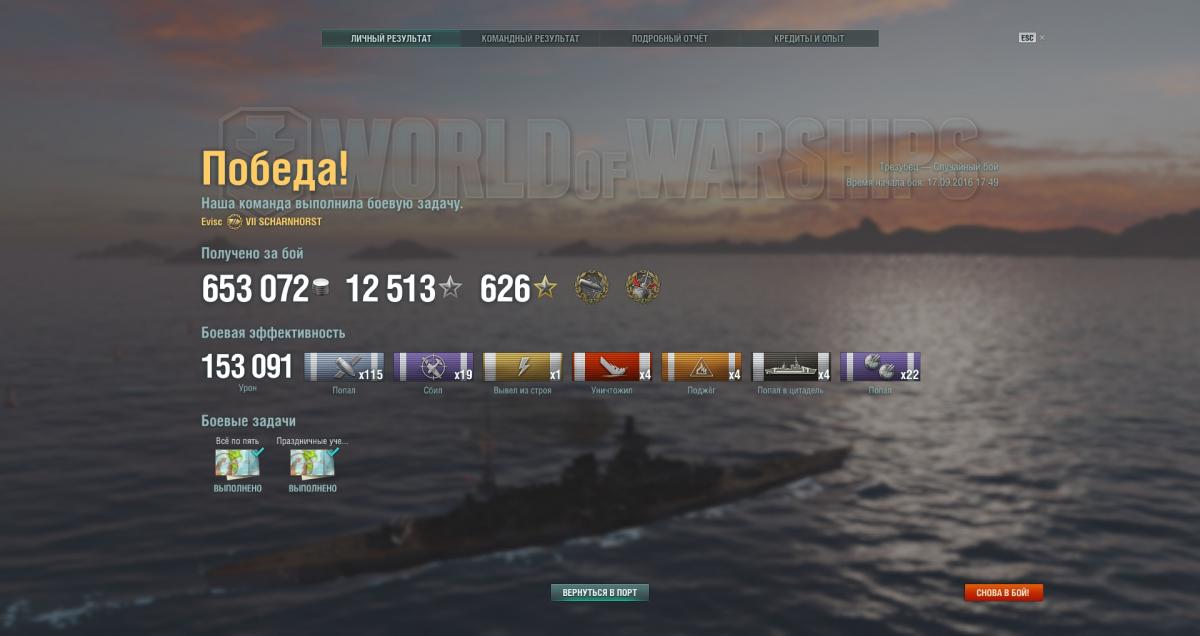Open the Командный результат tab

tap(530, 39)
